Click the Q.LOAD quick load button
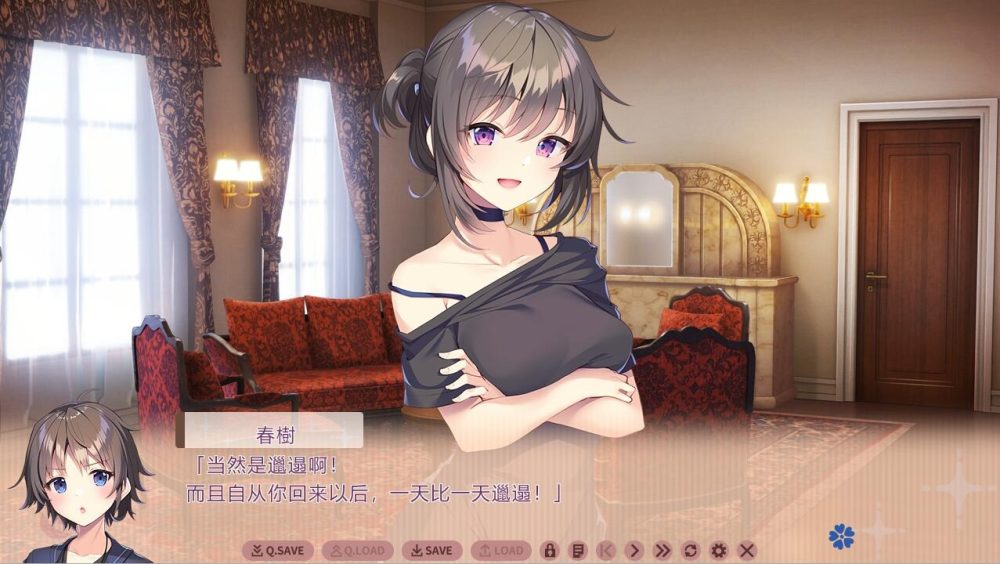 tap(357, 550)
